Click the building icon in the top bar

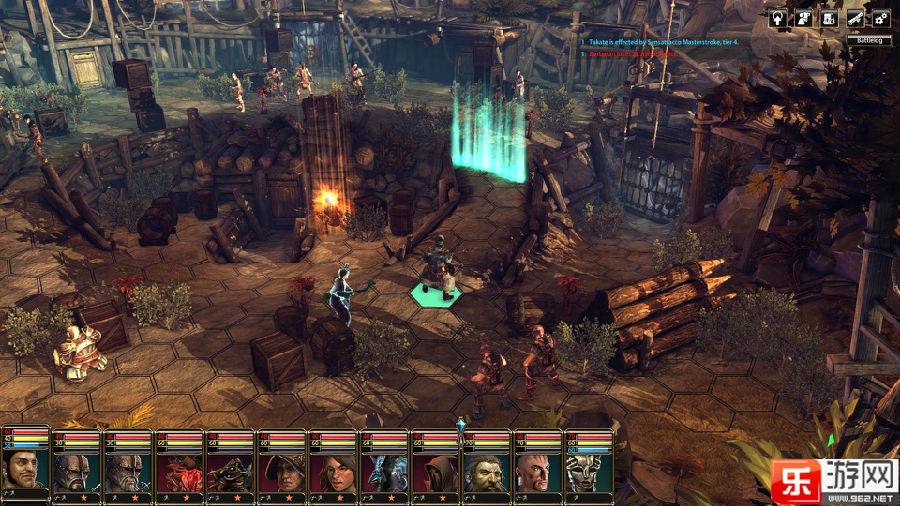point(829,18)
